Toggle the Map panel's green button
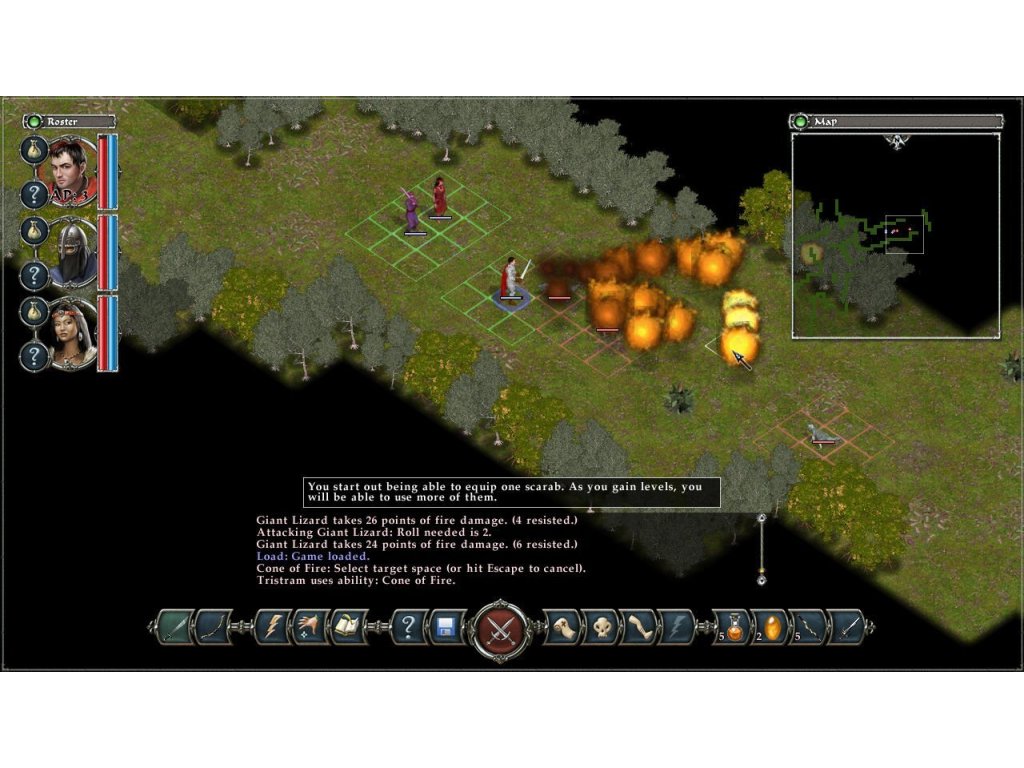 (800, 121)
